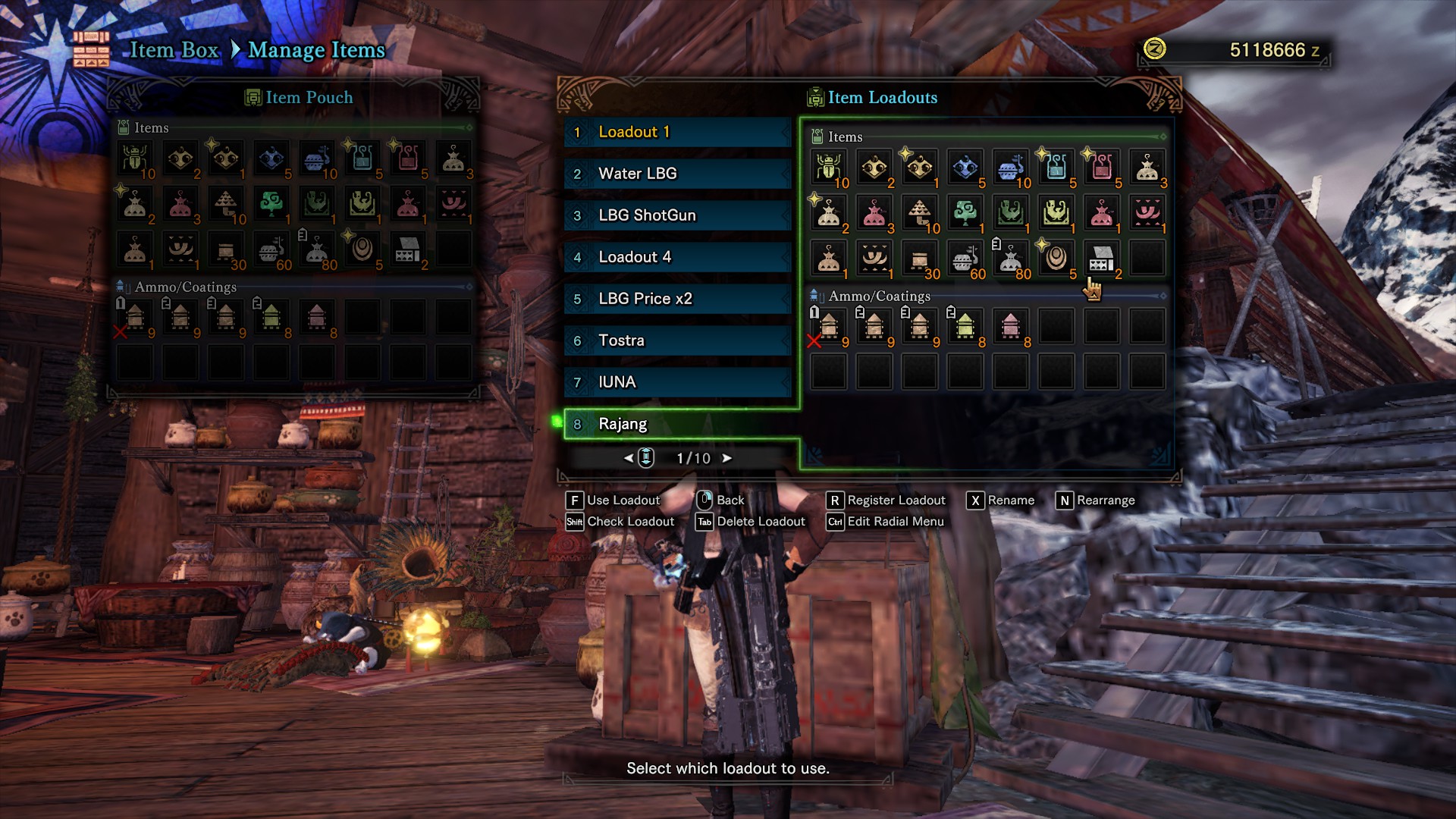Select Loadout 1 in the list
This screenshot has height=819, width=1456.
[x=676, y=132]
